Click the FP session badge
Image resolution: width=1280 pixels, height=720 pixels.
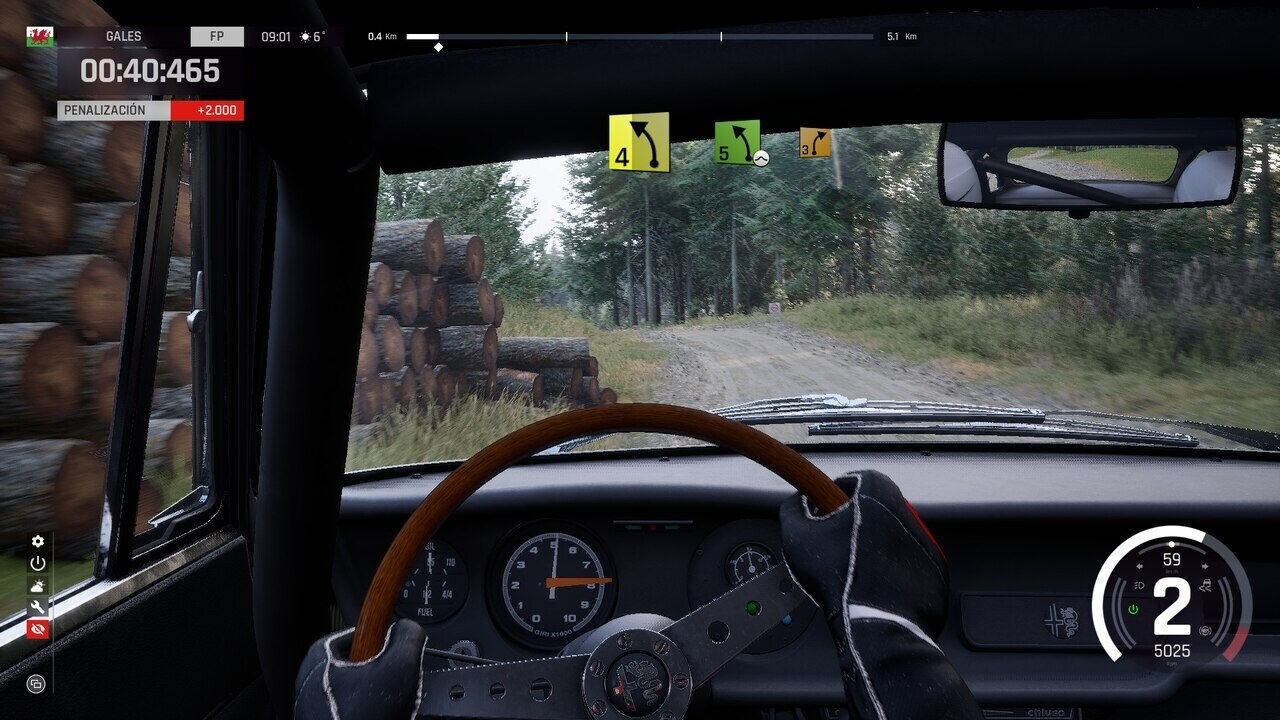(217, 37)
